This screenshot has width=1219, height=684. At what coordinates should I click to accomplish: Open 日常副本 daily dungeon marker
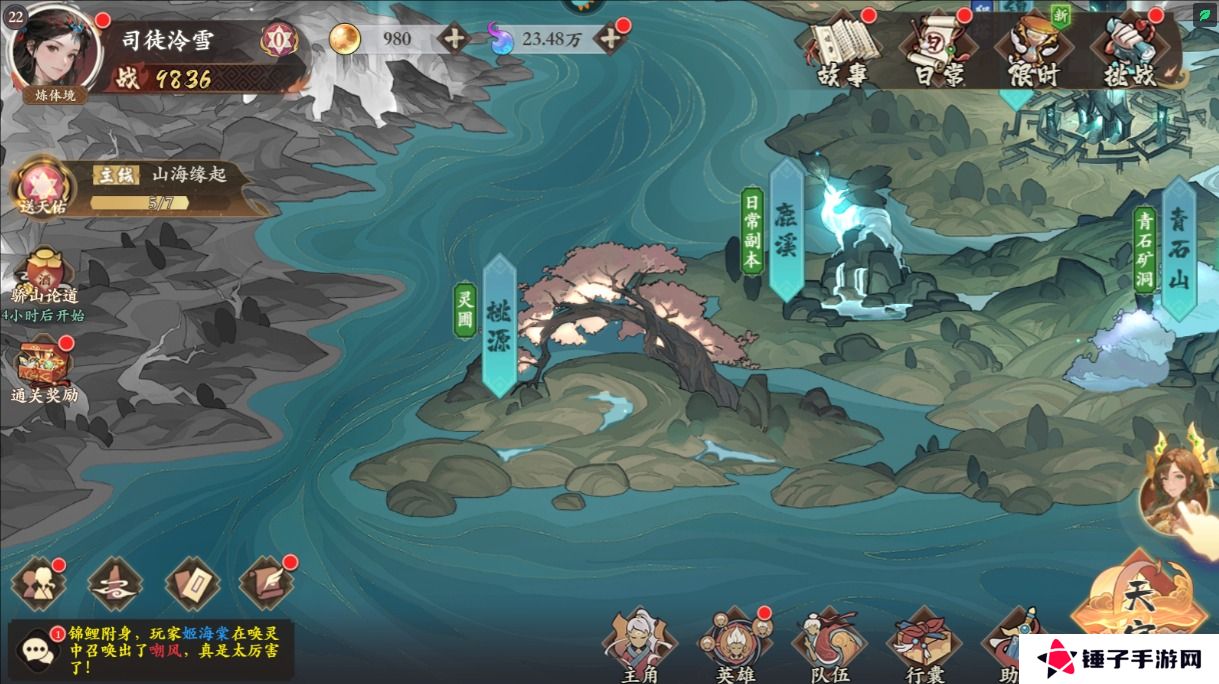pyautogui.click(x=752, y=231)
